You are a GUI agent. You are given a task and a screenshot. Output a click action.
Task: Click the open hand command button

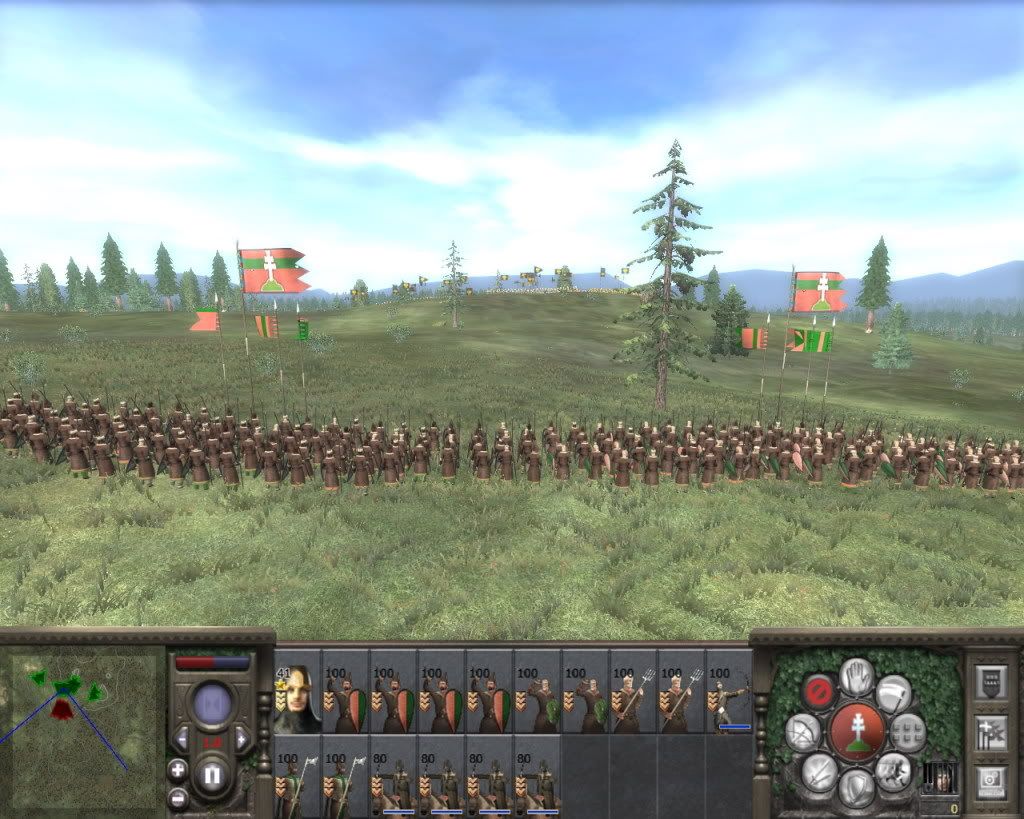point(857,675)
